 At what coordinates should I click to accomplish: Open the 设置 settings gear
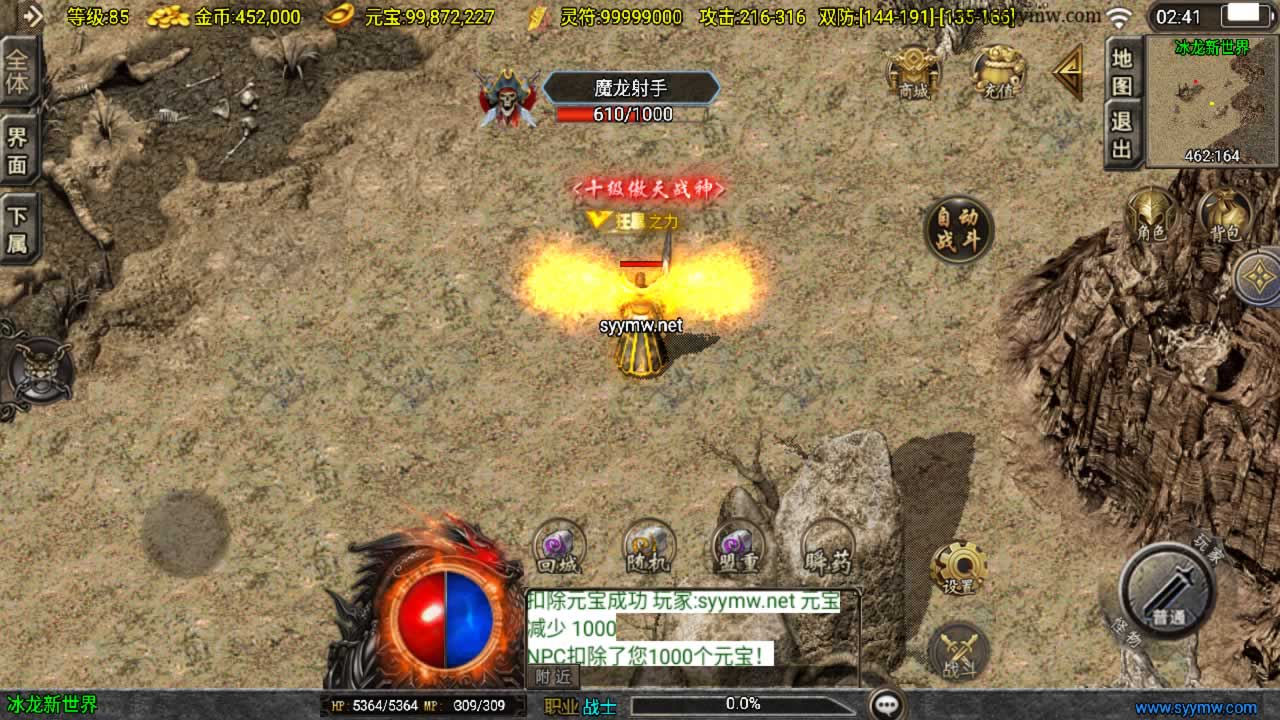tap(959, 570)
